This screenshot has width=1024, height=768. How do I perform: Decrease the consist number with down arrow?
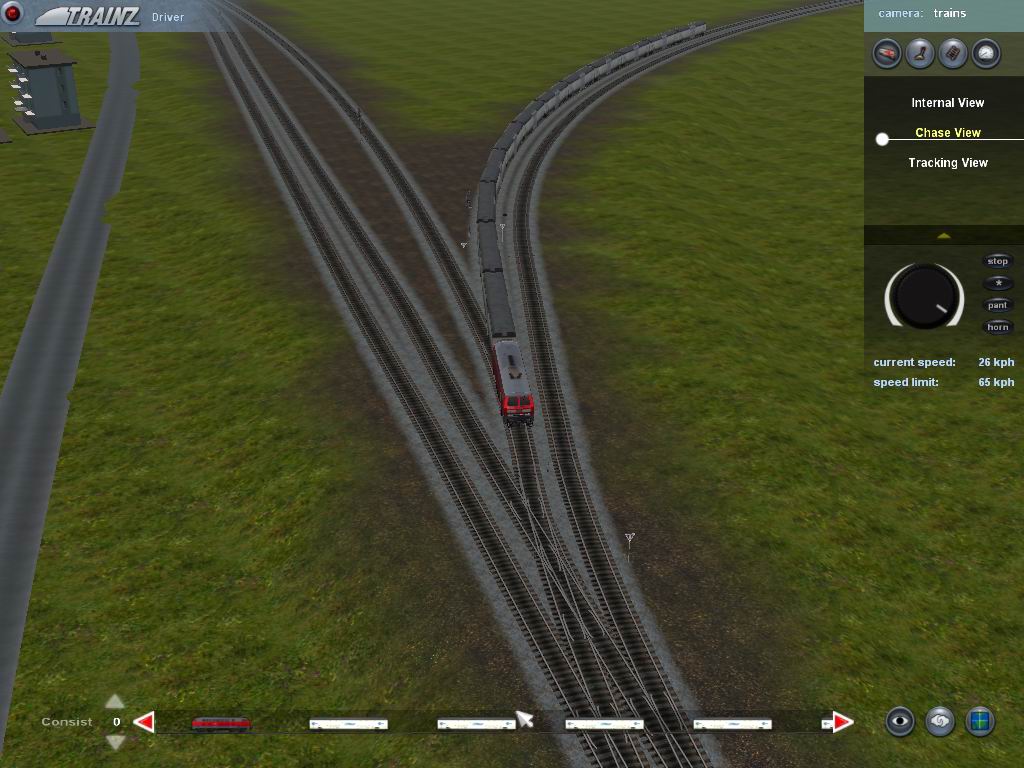[115, 742]
